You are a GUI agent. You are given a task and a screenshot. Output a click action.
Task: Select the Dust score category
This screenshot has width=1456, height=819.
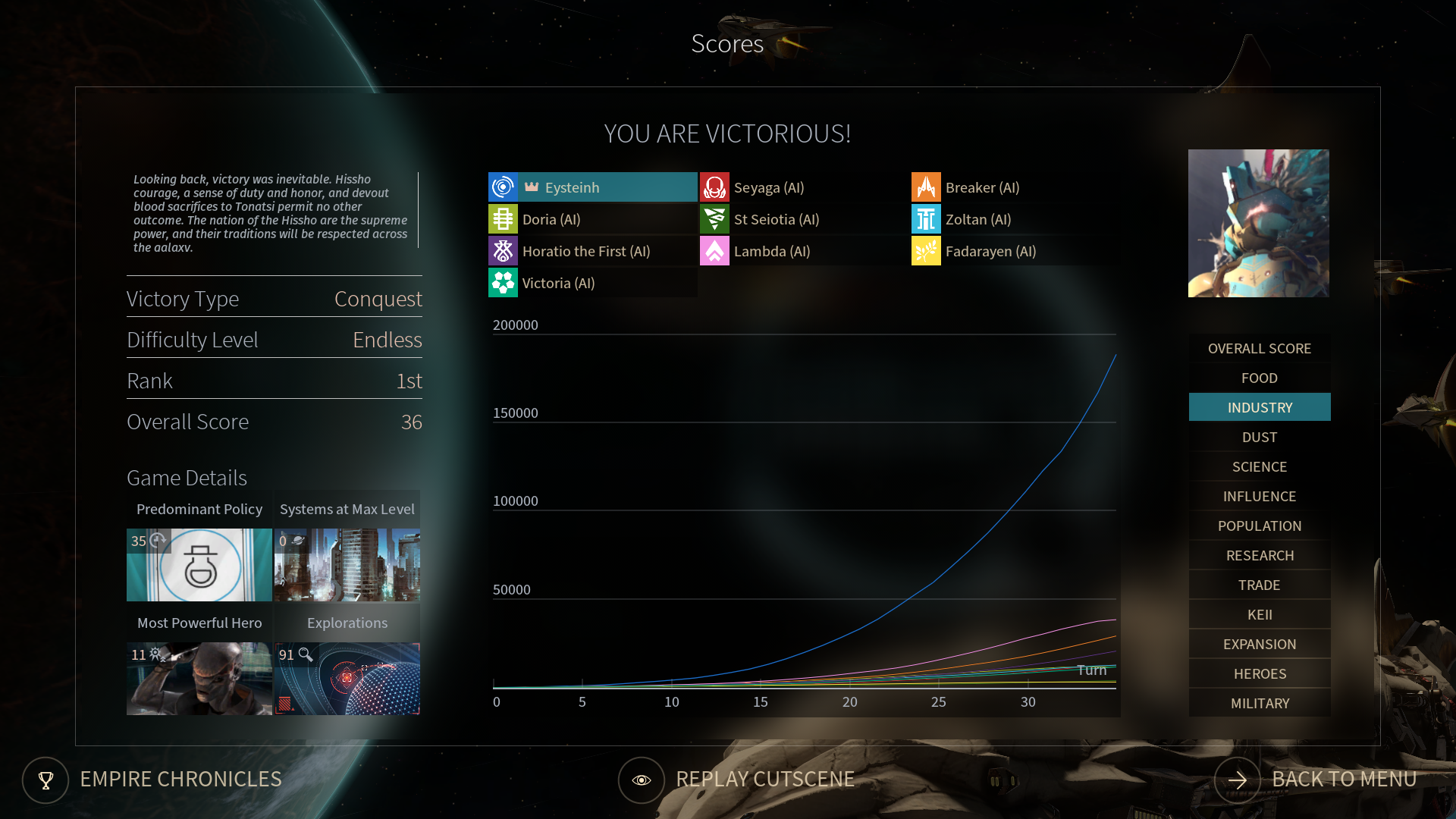[x=1259, y=438]
